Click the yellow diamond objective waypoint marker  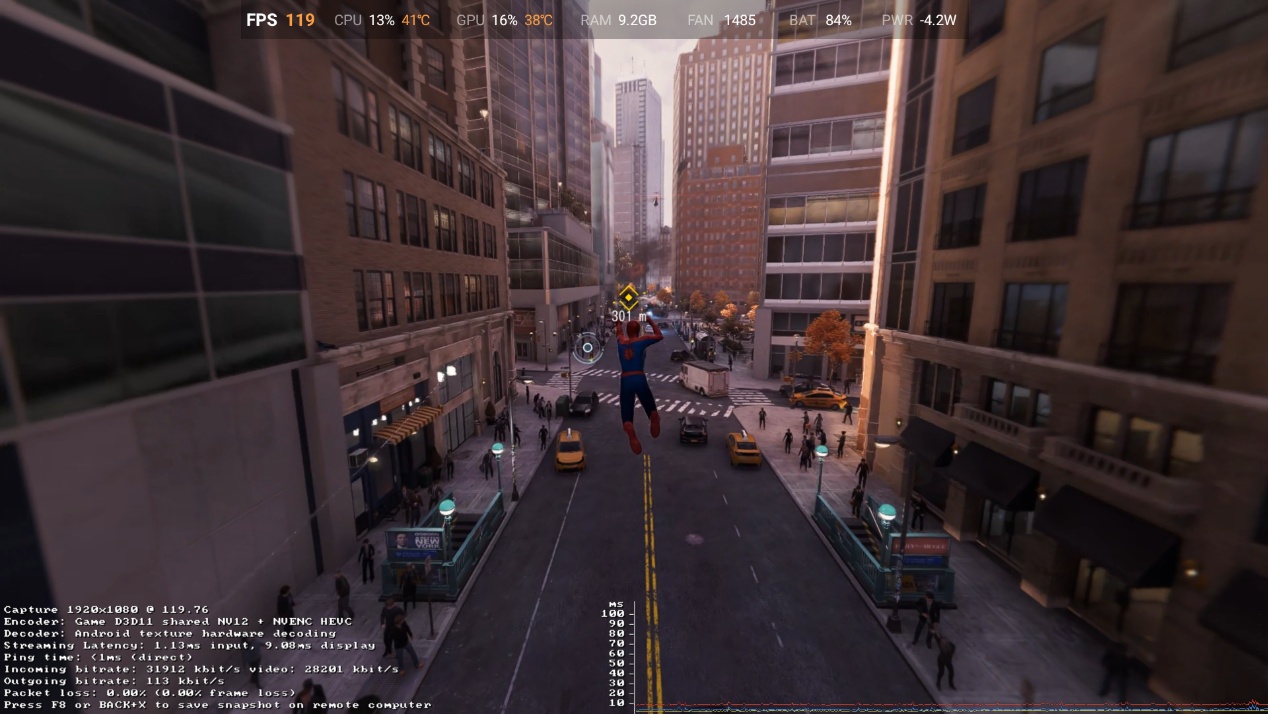[x=628, y=296]
